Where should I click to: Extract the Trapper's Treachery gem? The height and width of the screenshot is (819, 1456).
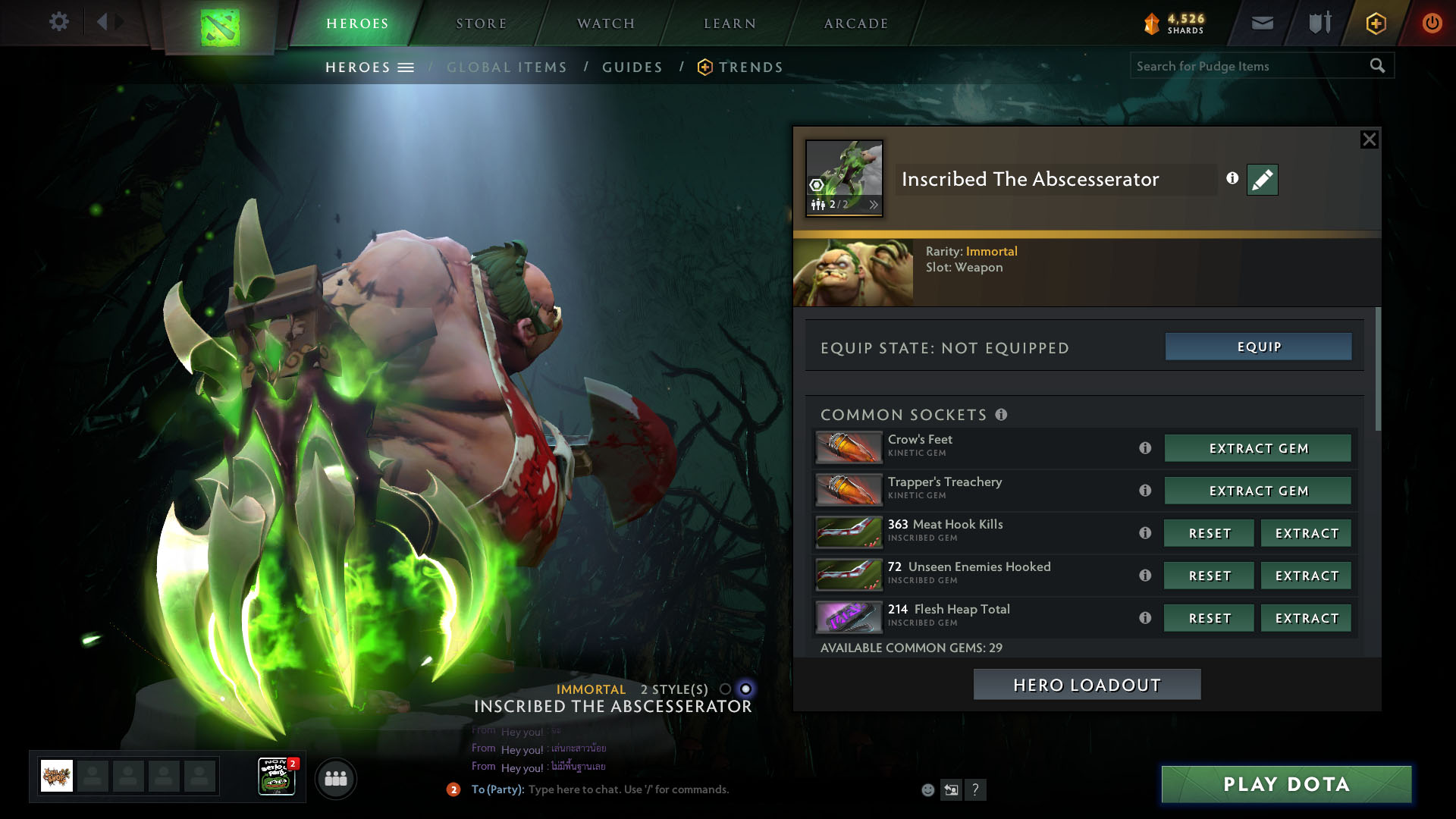1258,491
